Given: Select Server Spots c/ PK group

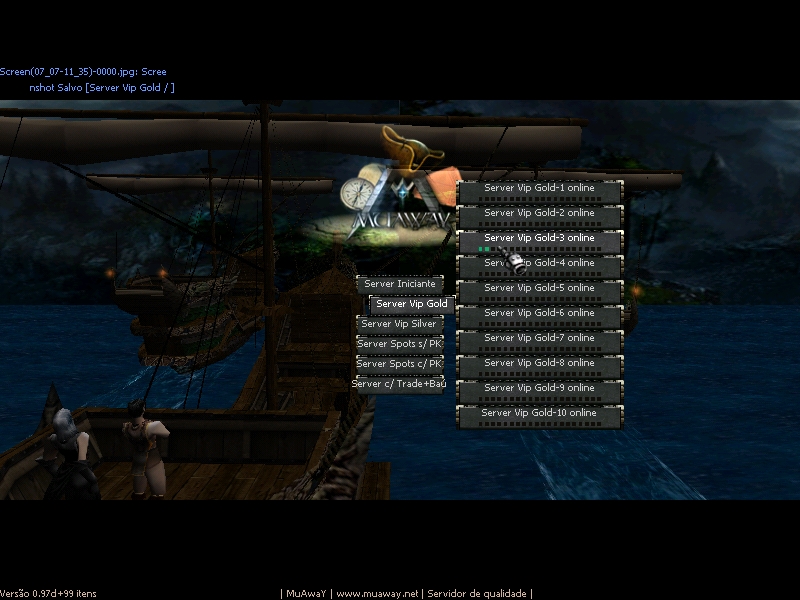Looking at the screenshot, I should [x=400, y=364].
